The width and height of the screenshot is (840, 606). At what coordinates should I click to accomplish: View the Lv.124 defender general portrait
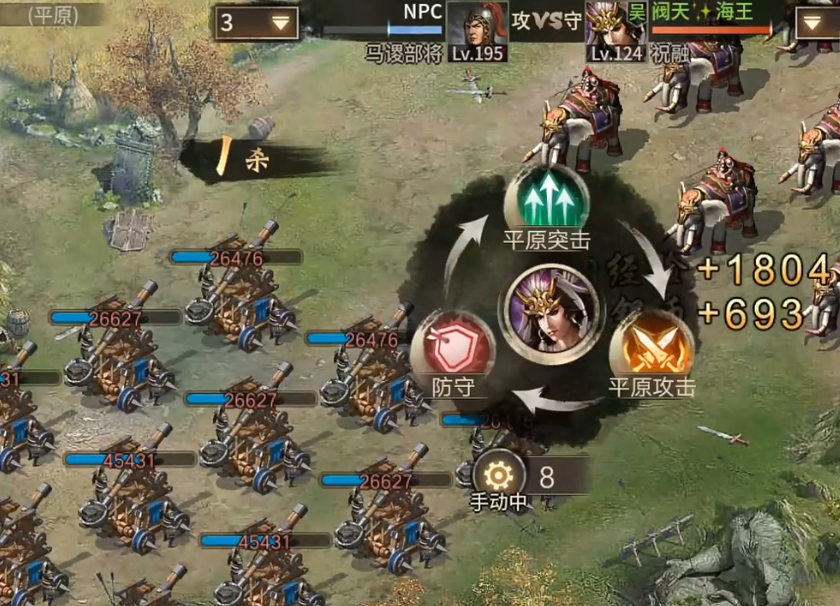tap(613, 24)
